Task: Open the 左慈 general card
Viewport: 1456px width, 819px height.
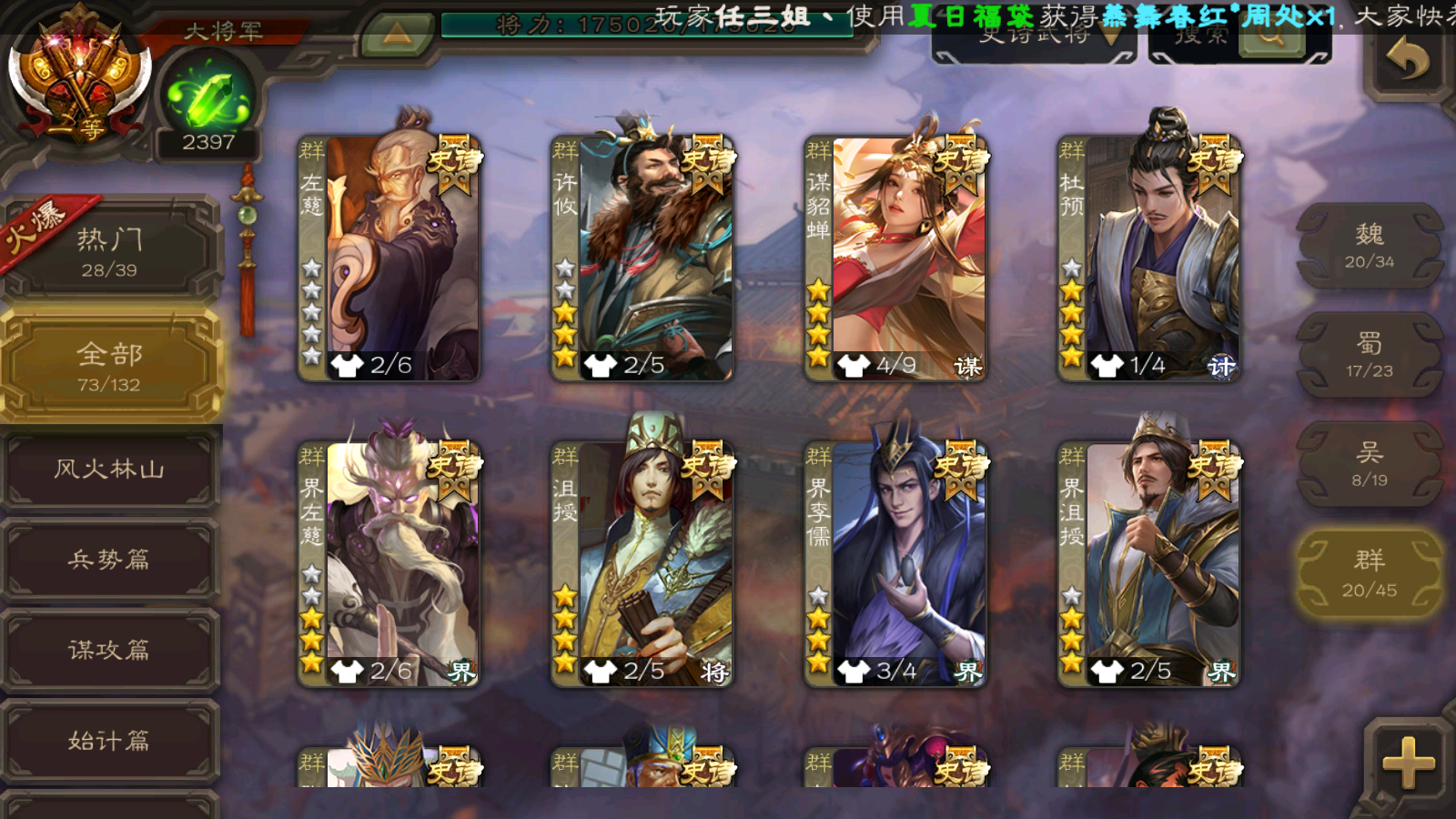Action: pos(389,258)
